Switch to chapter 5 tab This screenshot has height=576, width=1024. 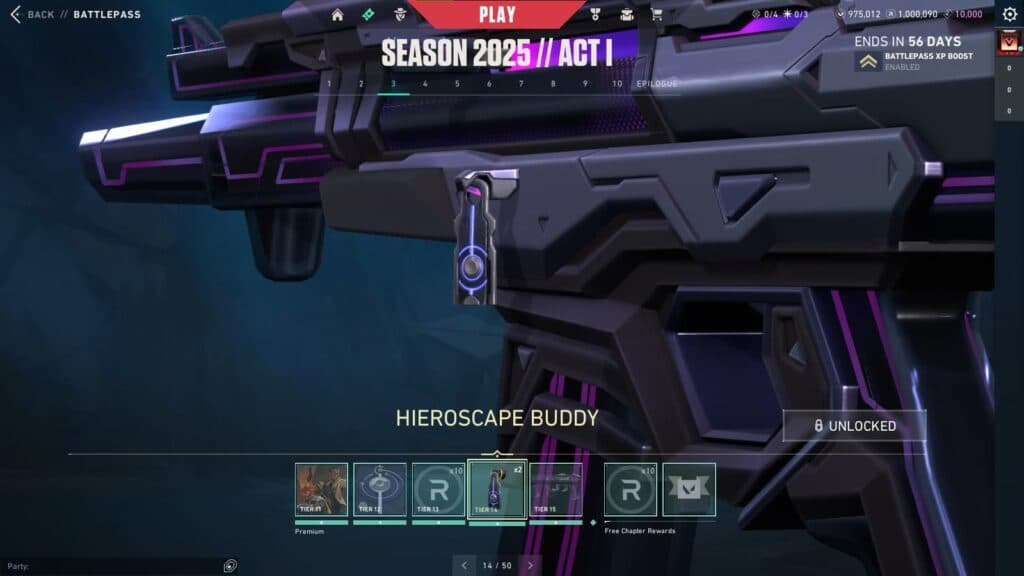pos(457,84)
